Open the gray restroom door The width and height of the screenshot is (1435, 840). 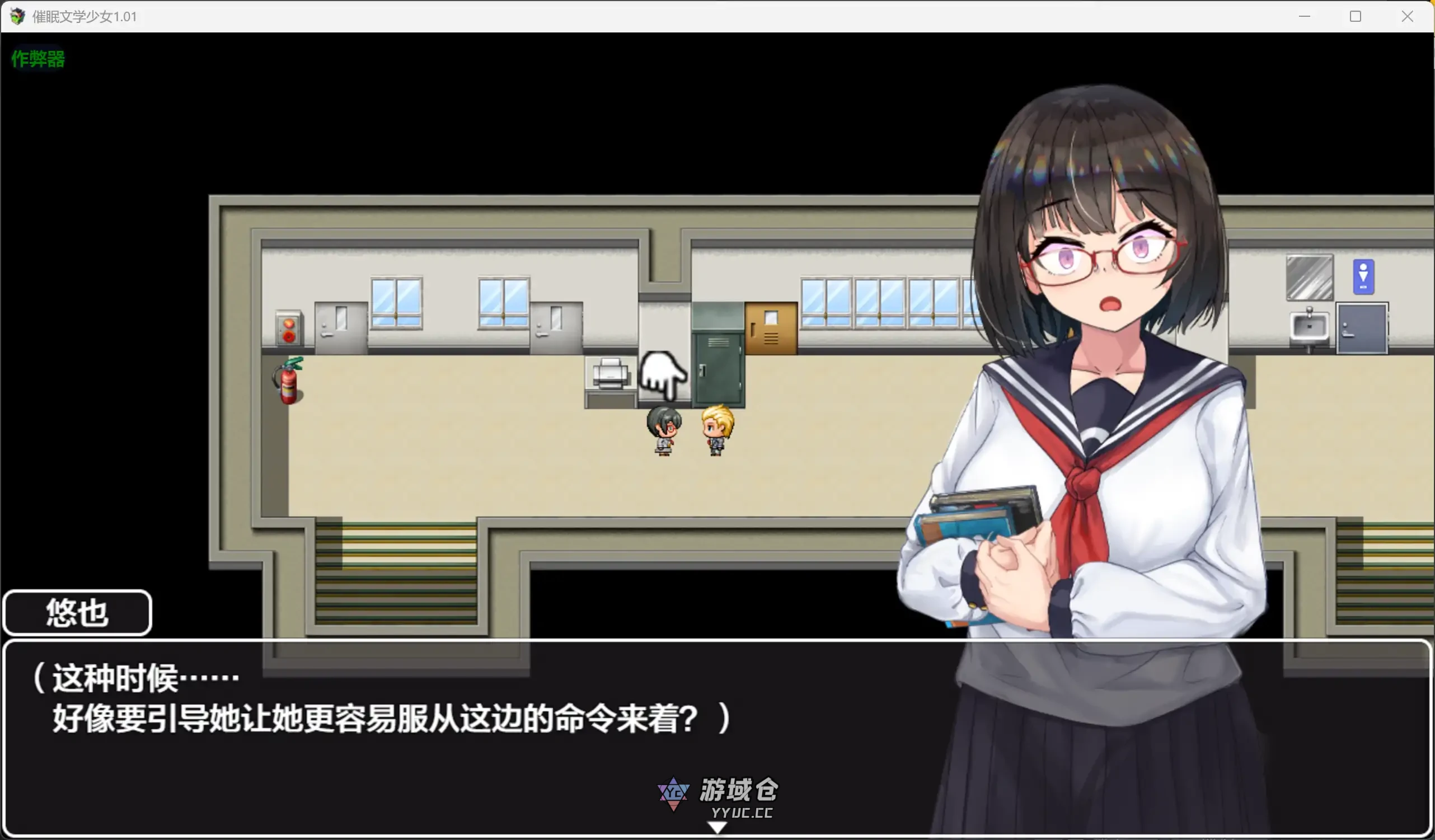(x=1362, y=329)
